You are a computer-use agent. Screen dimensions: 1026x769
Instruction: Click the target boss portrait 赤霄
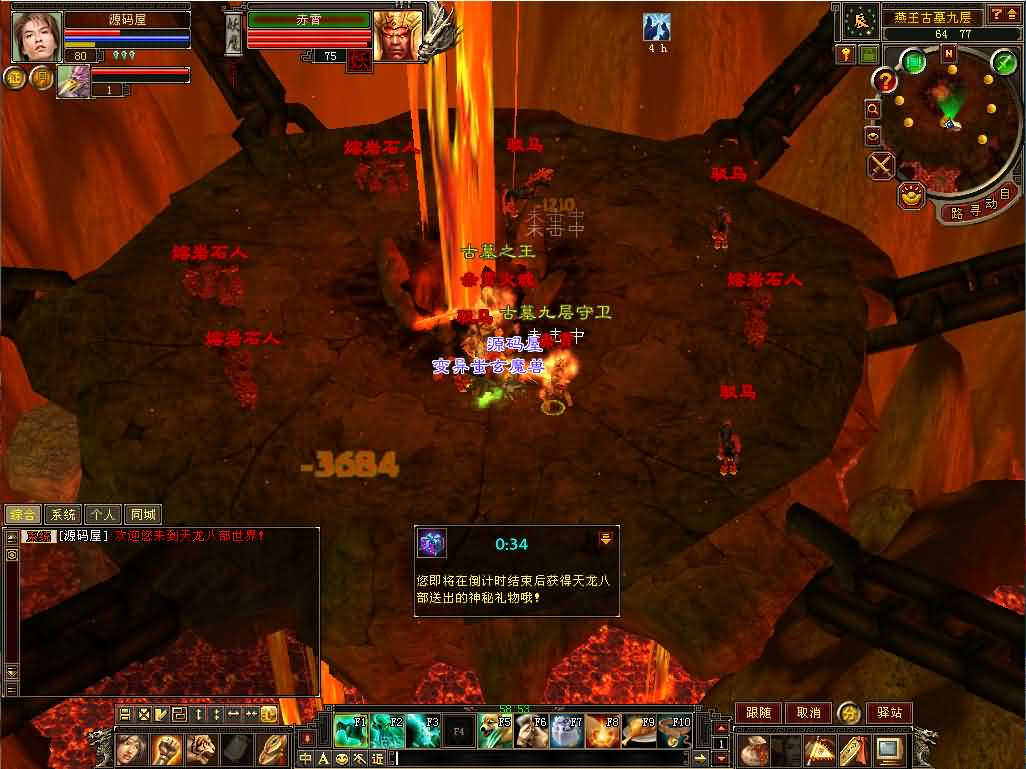397,37
